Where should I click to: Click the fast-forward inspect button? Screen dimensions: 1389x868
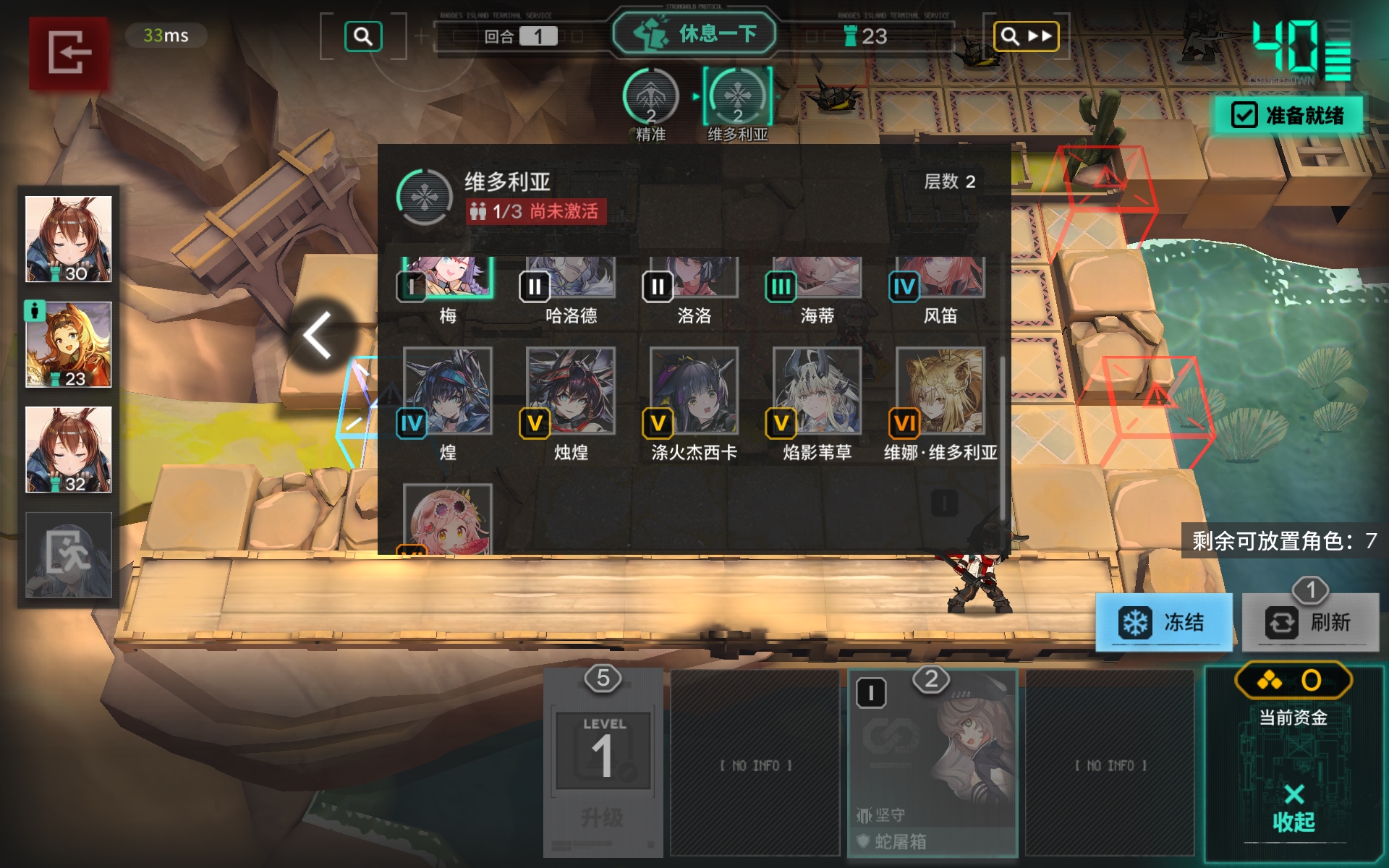pyautogui.click(x=1026, y=36)
